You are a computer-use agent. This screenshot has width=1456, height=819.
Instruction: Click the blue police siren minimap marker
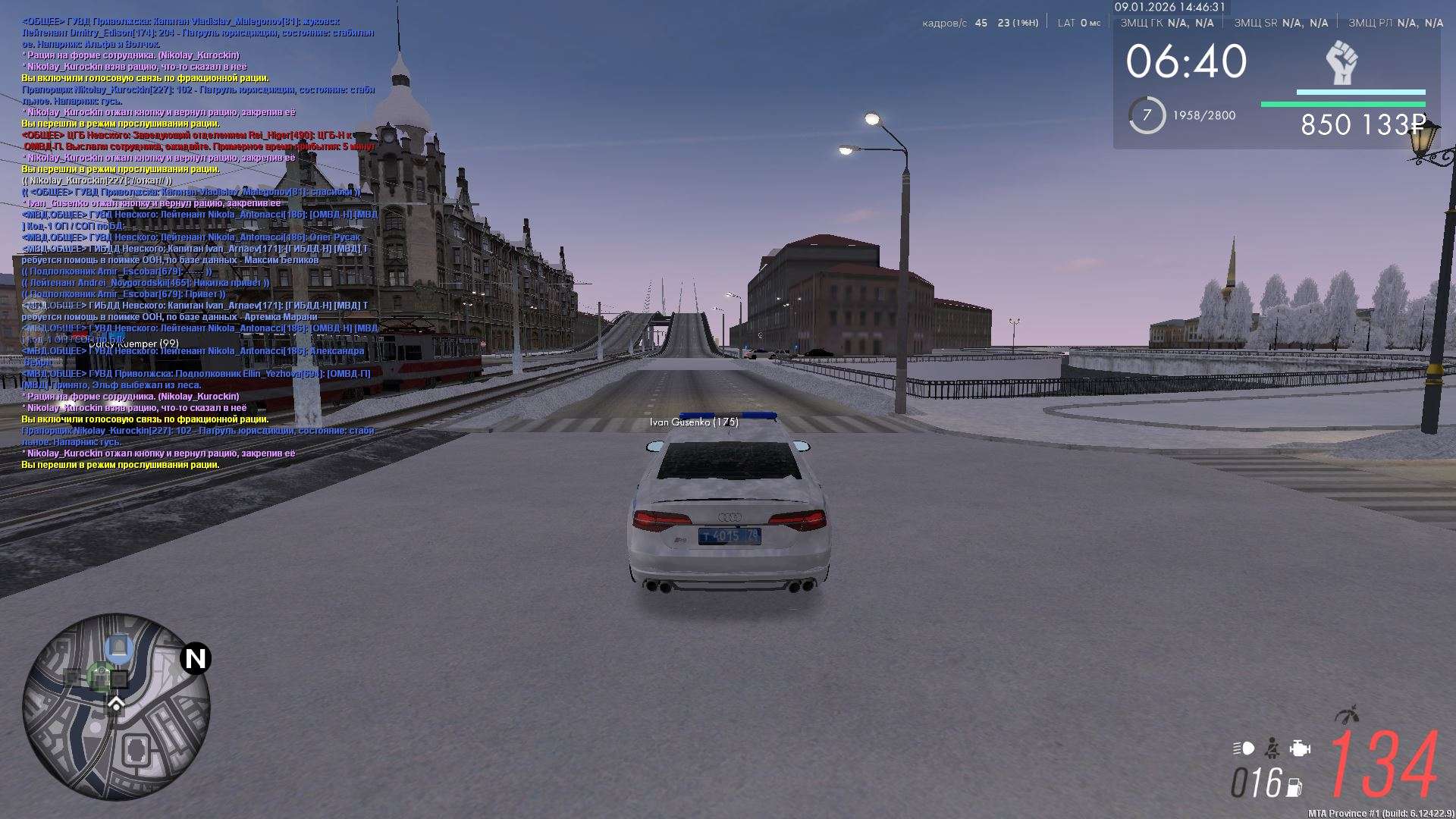click(x=118, y=648)
